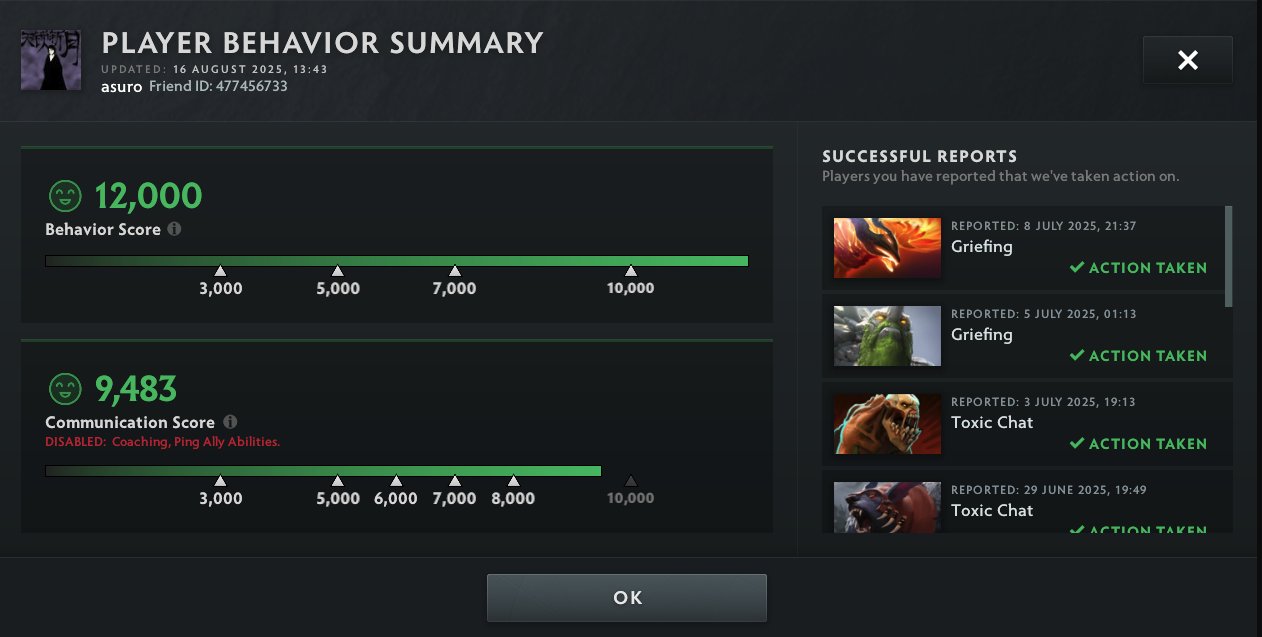Click the asuro player avatar
Image resolution: width=1262 pixels, height=637 pixels.
[x=50, y=60]
